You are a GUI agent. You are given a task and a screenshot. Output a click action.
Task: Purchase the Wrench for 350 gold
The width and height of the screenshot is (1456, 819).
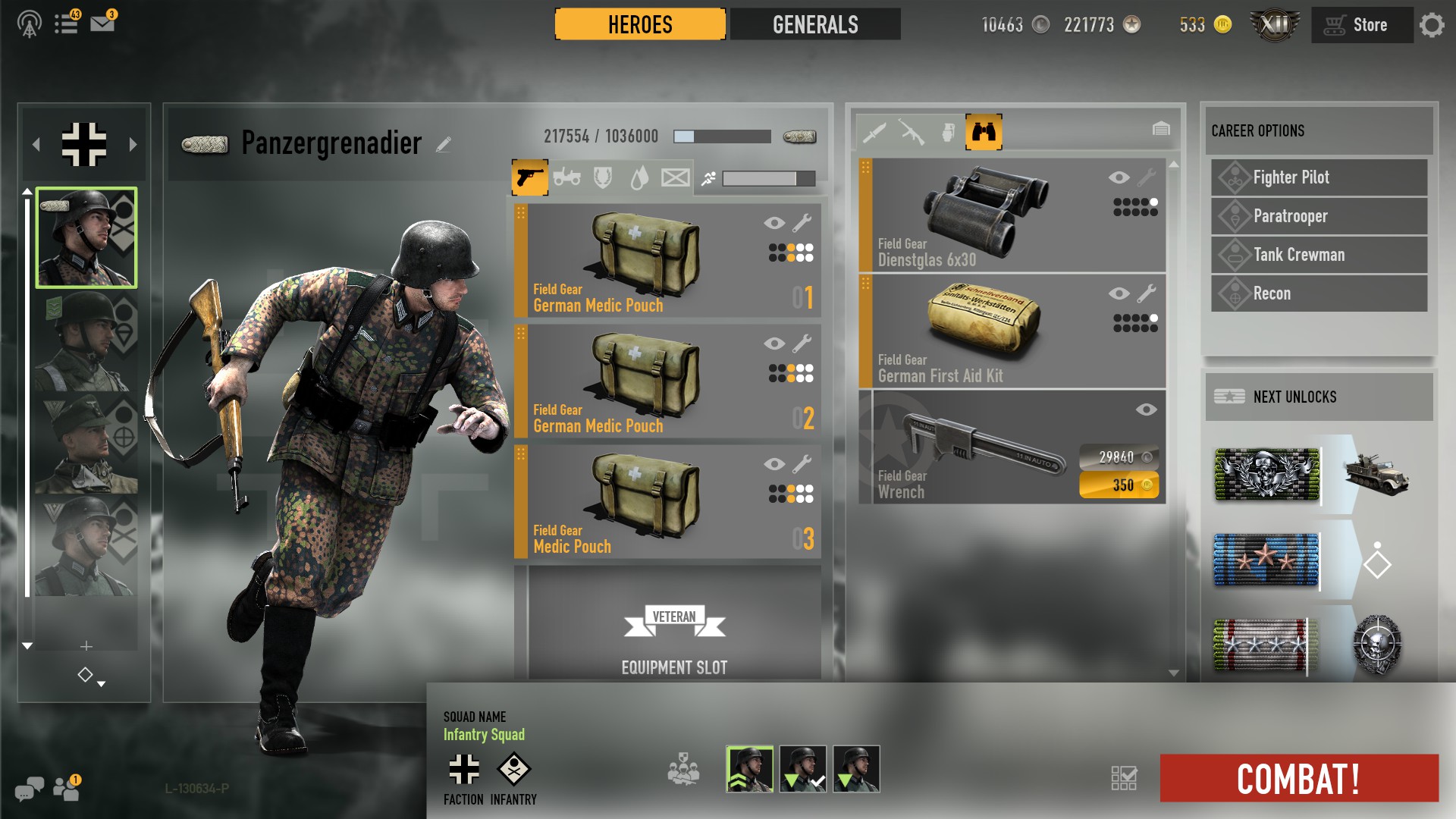(1120, 486)
